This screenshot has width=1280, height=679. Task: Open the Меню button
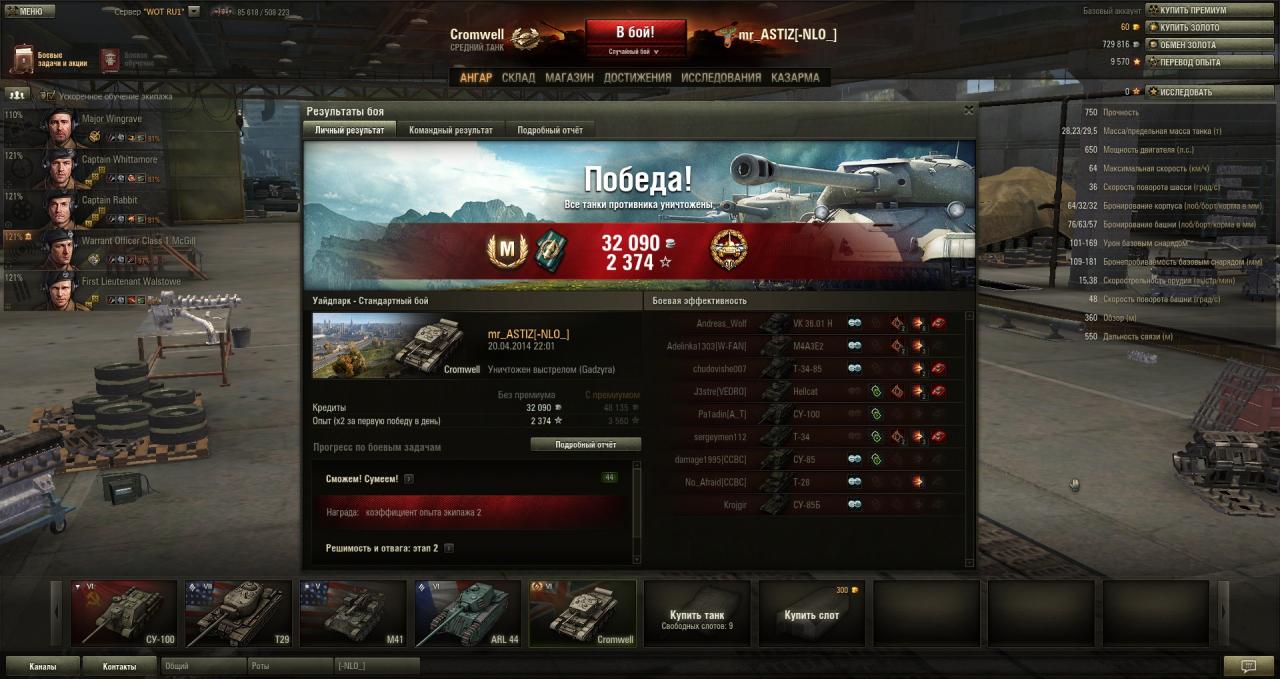point(25,11)
